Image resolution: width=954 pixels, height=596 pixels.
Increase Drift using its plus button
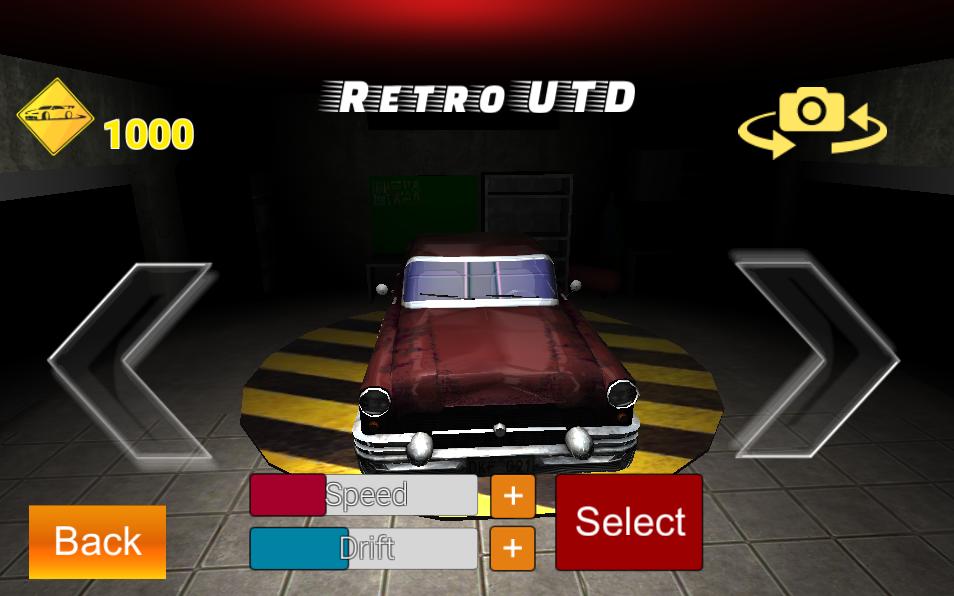point(513,548)
